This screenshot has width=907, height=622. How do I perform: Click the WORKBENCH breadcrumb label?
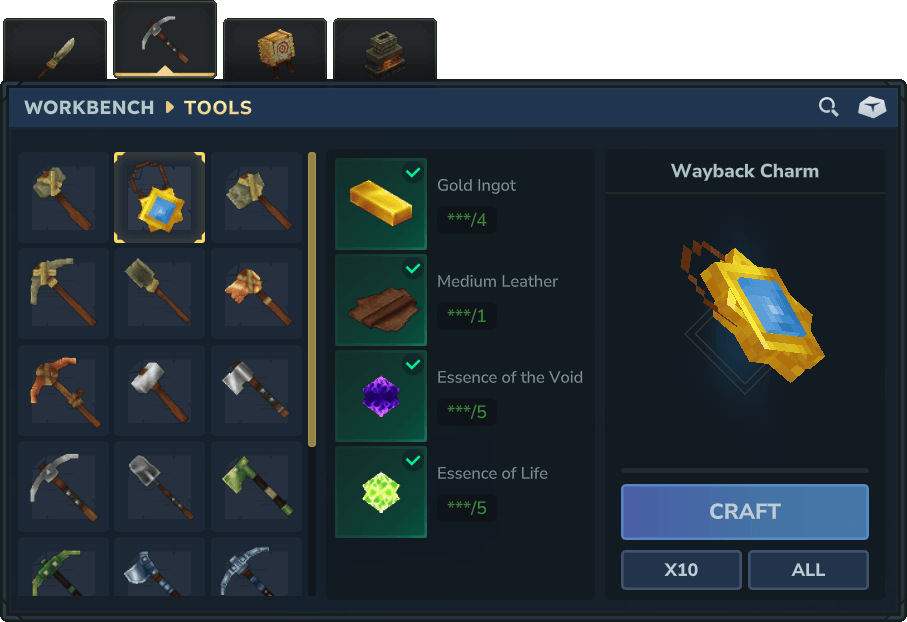[x=89, y=108]
